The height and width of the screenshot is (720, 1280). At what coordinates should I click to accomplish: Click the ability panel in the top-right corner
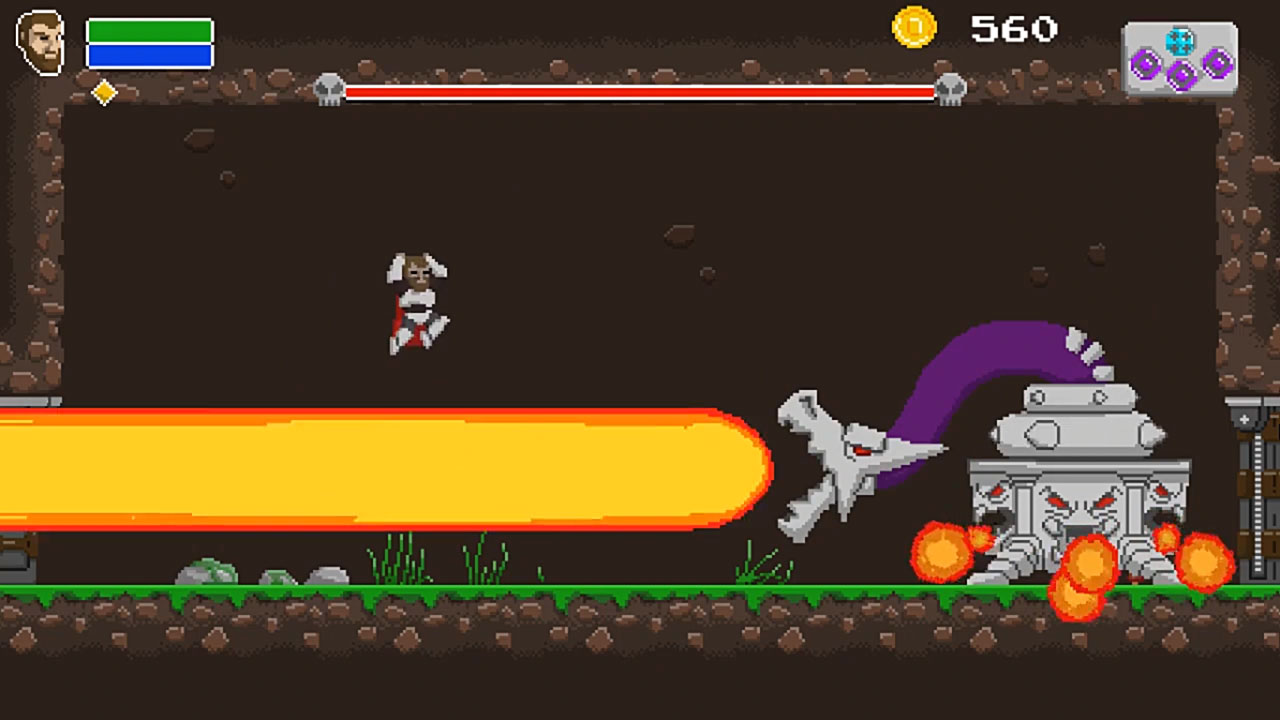point(1181,55)
